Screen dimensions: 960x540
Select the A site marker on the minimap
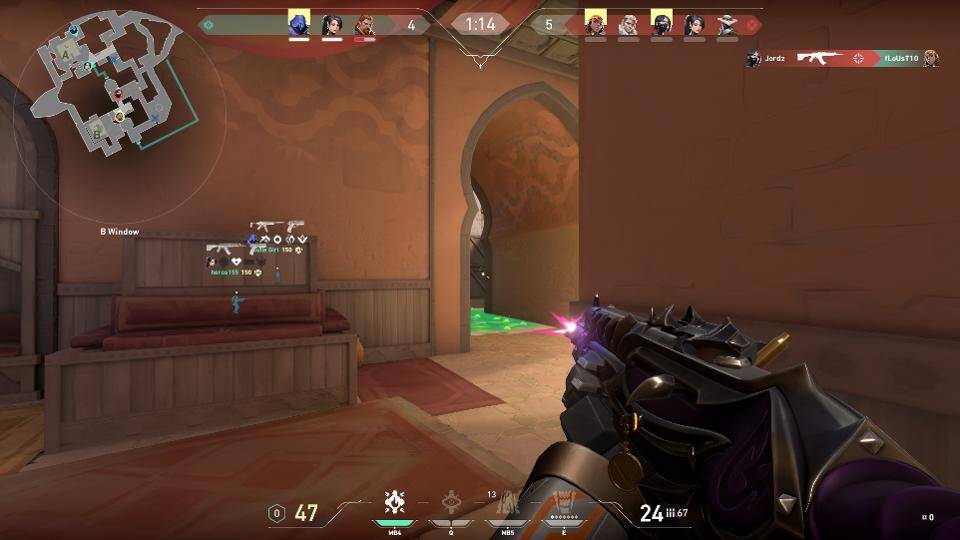(x=67, y=56)
